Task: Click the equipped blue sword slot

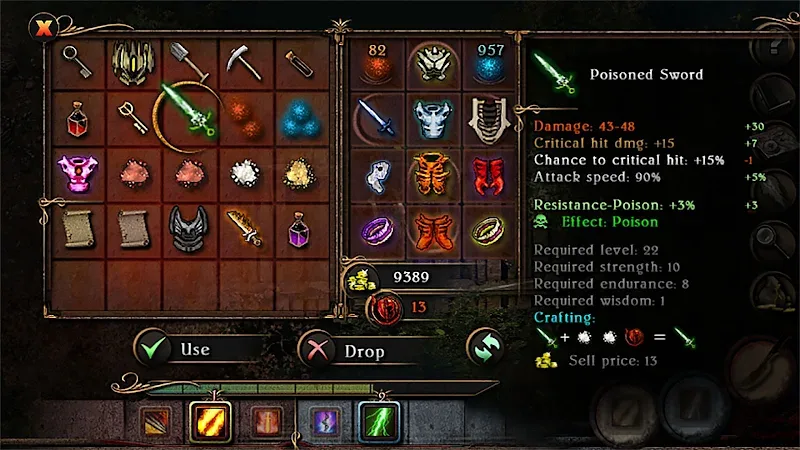Action: pos(378,117)
